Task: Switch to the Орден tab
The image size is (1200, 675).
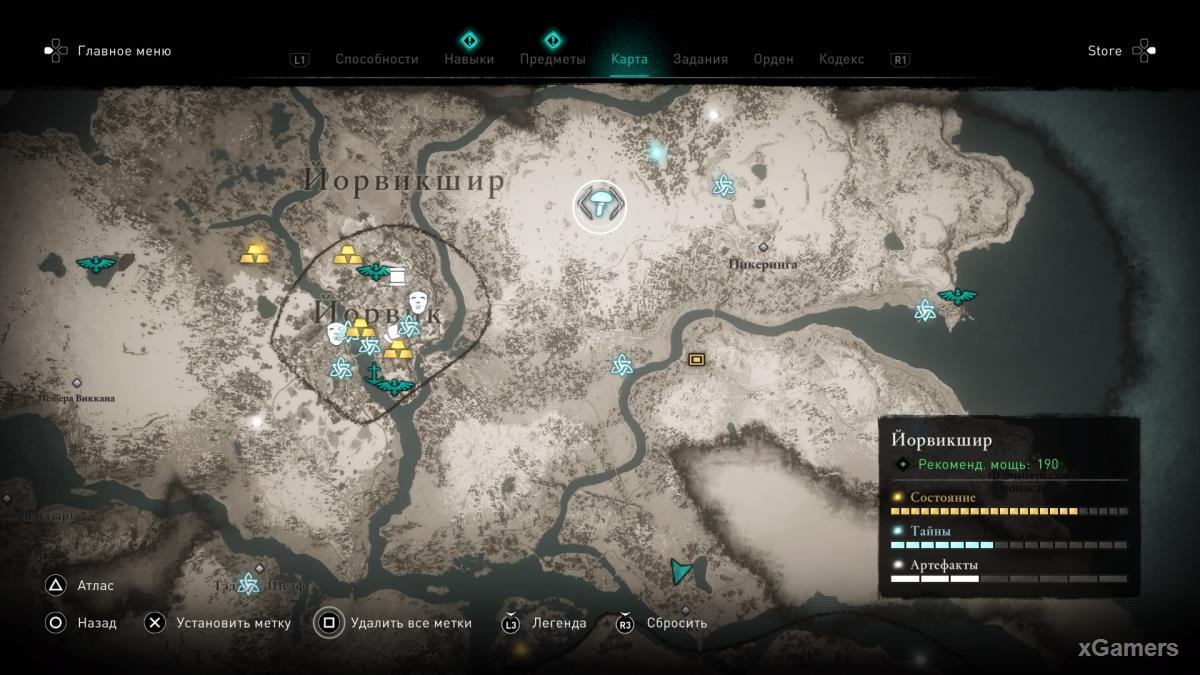Action: [x=773, y=59]
